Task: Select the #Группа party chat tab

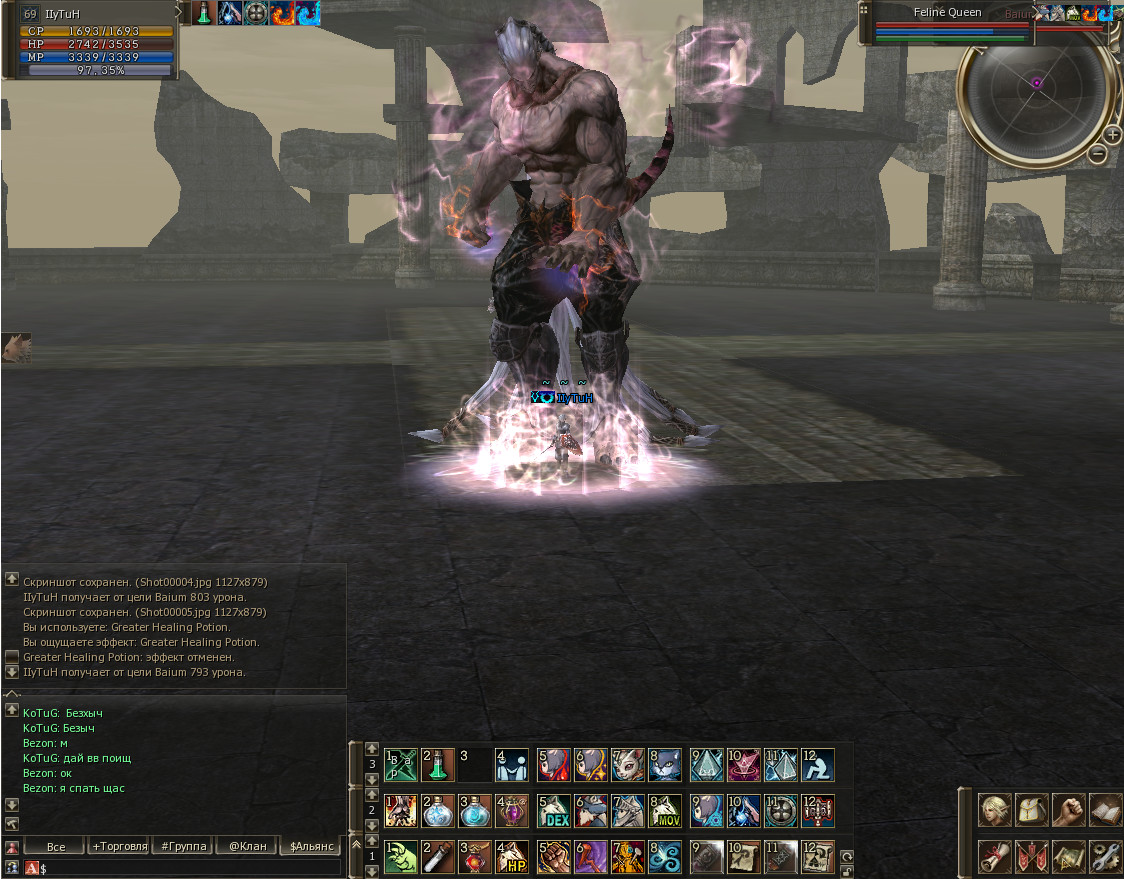Action: point(183,846)
